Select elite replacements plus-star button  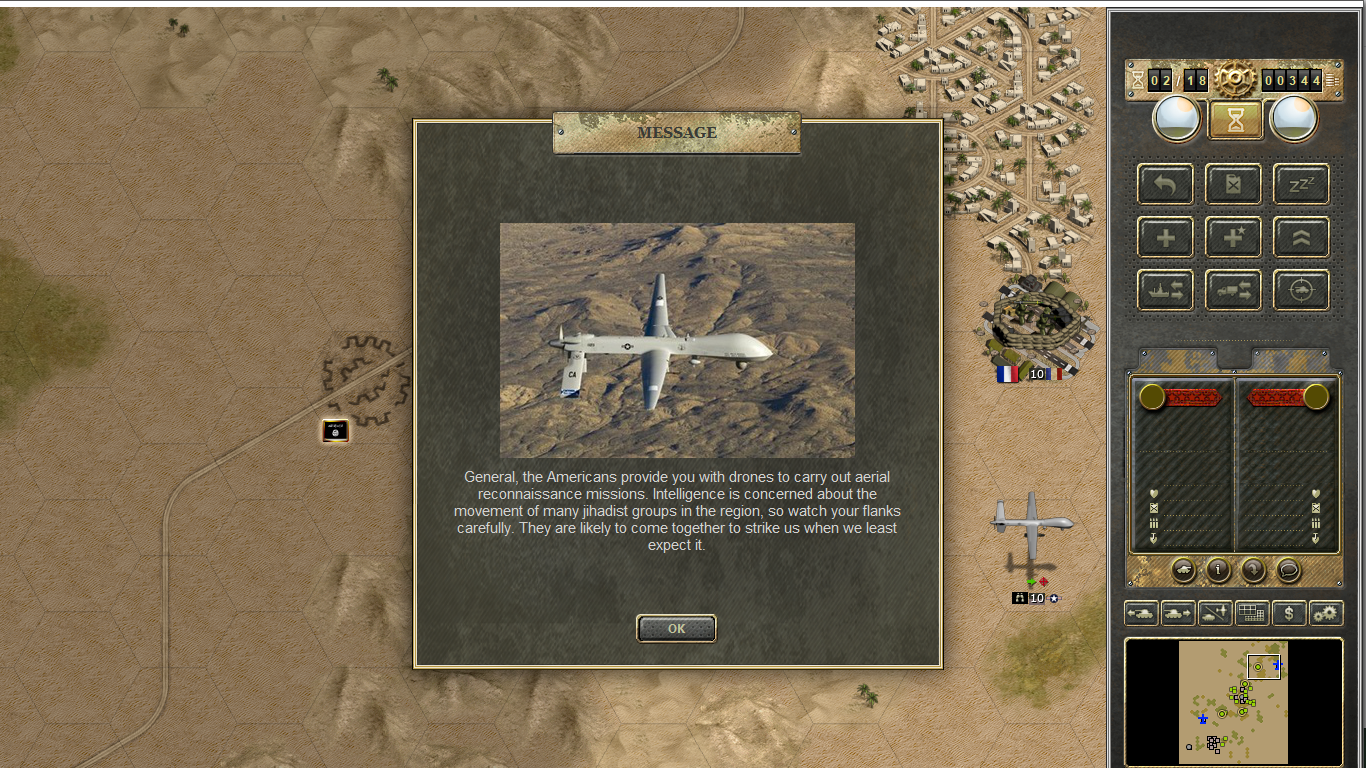point(1233,238)
